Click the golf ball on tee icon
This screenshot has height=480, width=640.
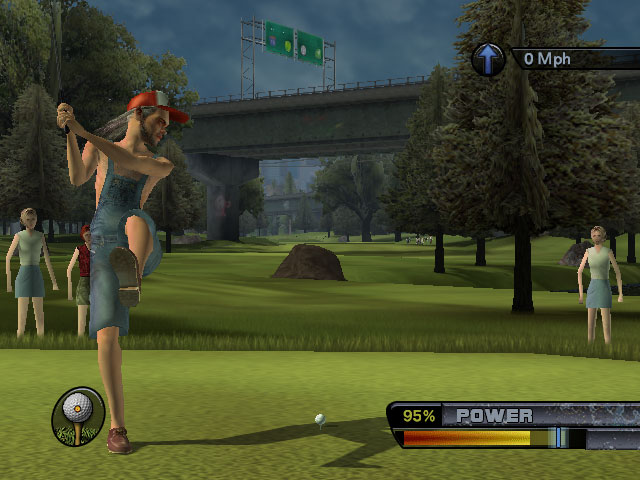coord(77,416)
